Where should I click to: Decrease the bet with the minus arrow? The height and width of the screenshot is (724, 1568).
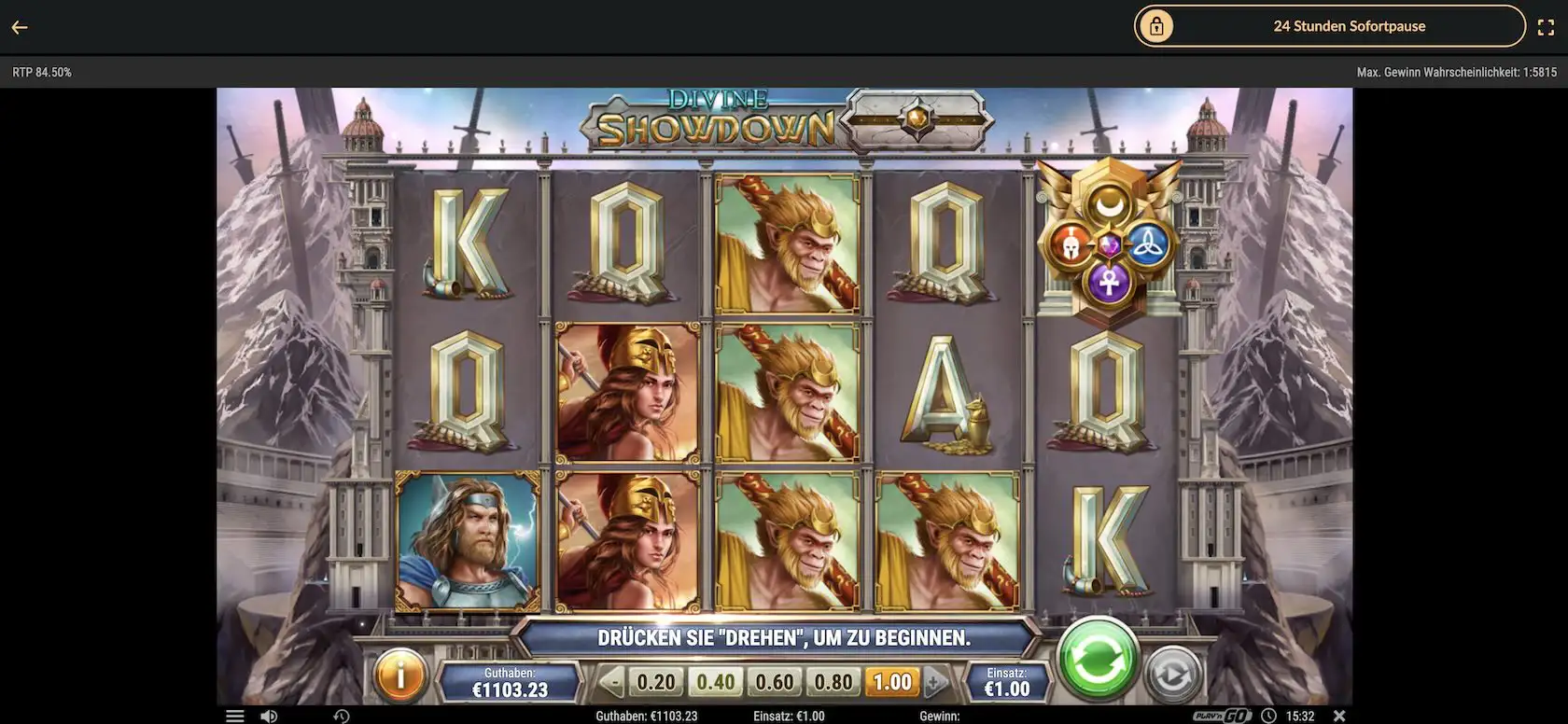click(613, 682)
